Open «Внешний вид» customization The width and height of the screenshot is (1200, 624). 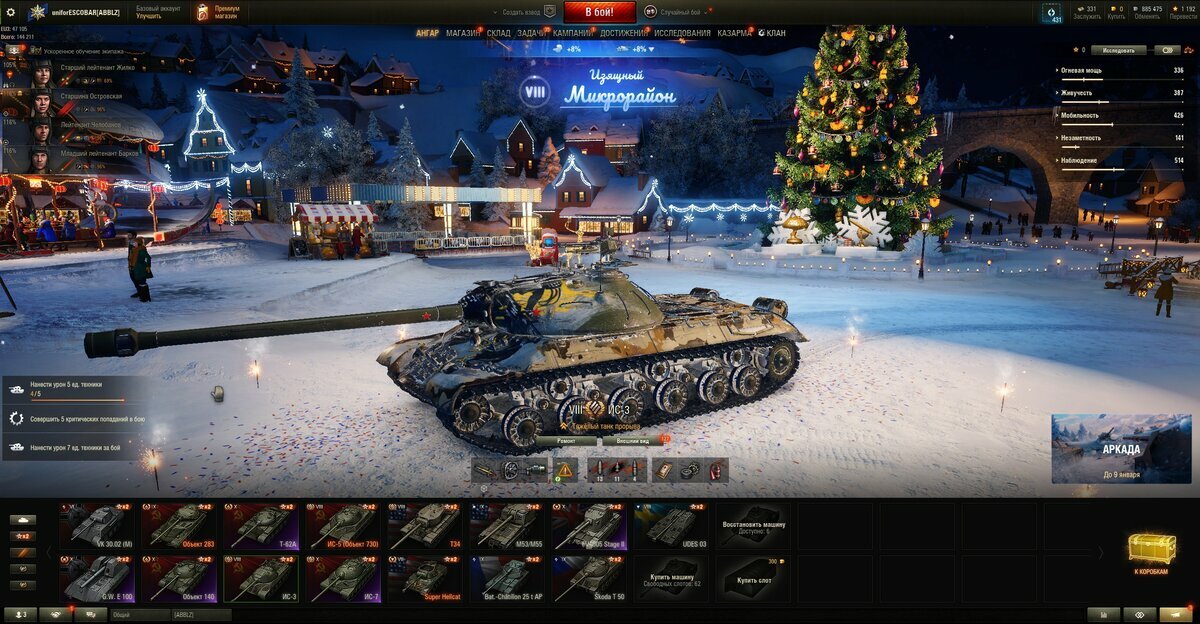(x=632, y=440)
